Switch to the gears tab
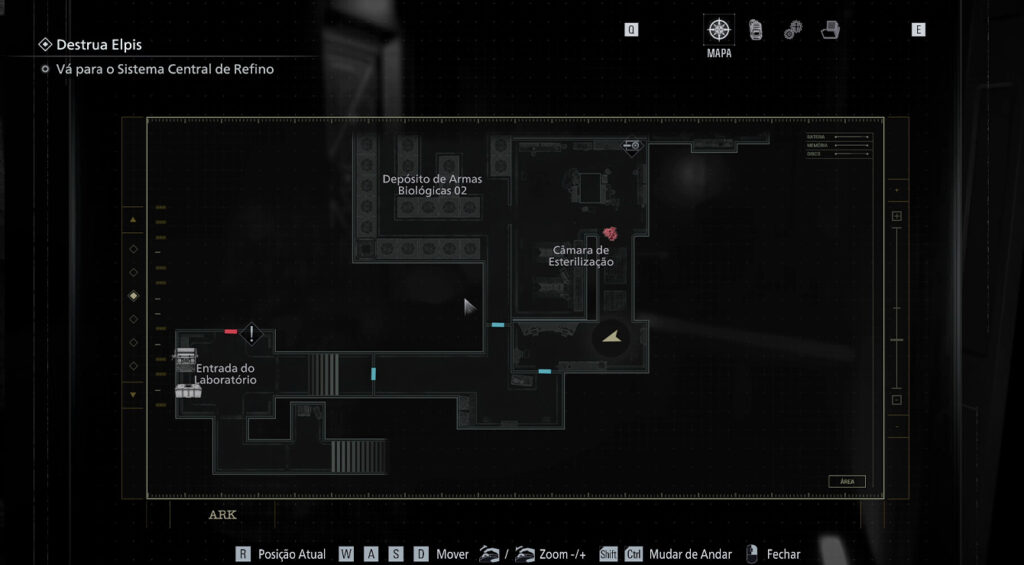The width and height of the screenshot is (1024, 565). (793, 30)
